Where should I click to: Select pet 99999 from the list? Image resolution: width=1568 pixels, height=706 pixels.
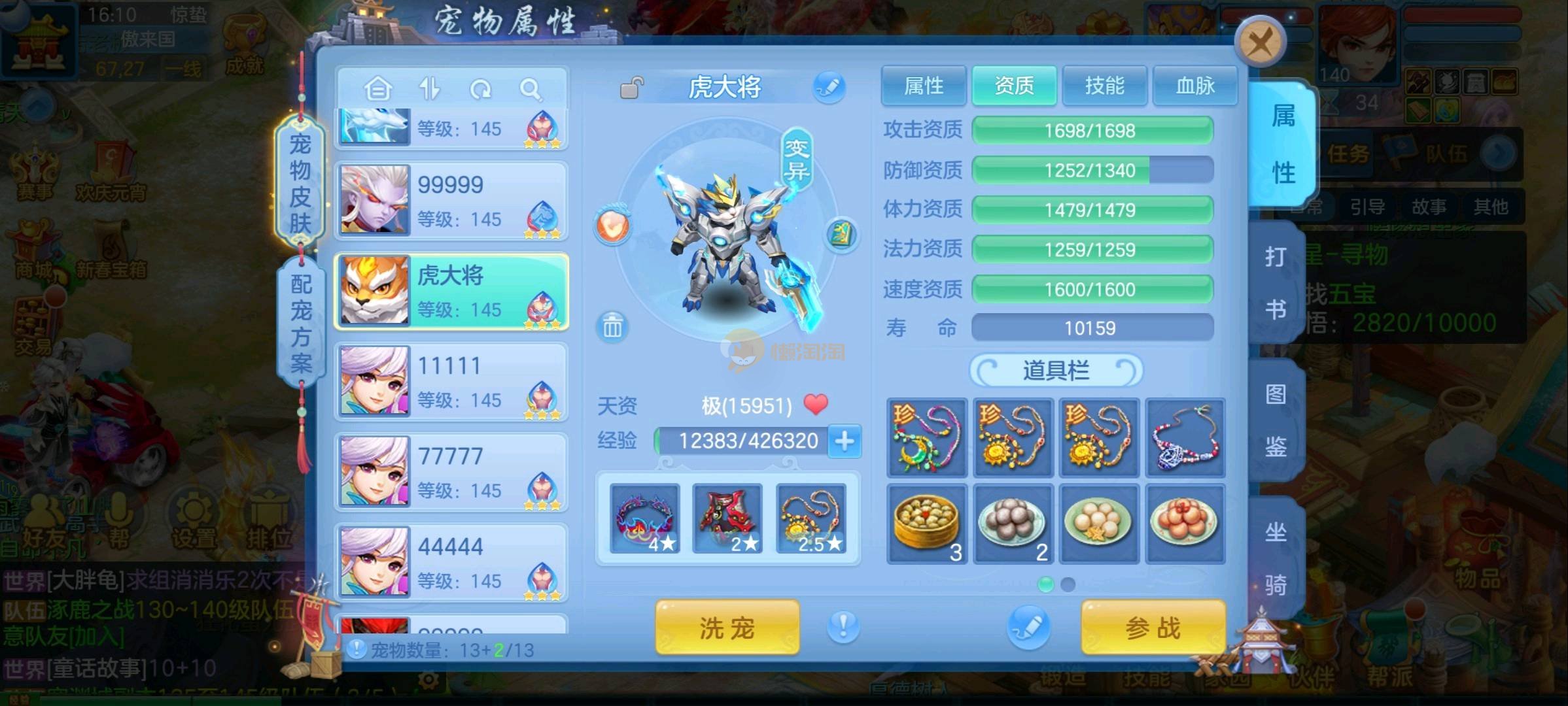tap(451, 201)
